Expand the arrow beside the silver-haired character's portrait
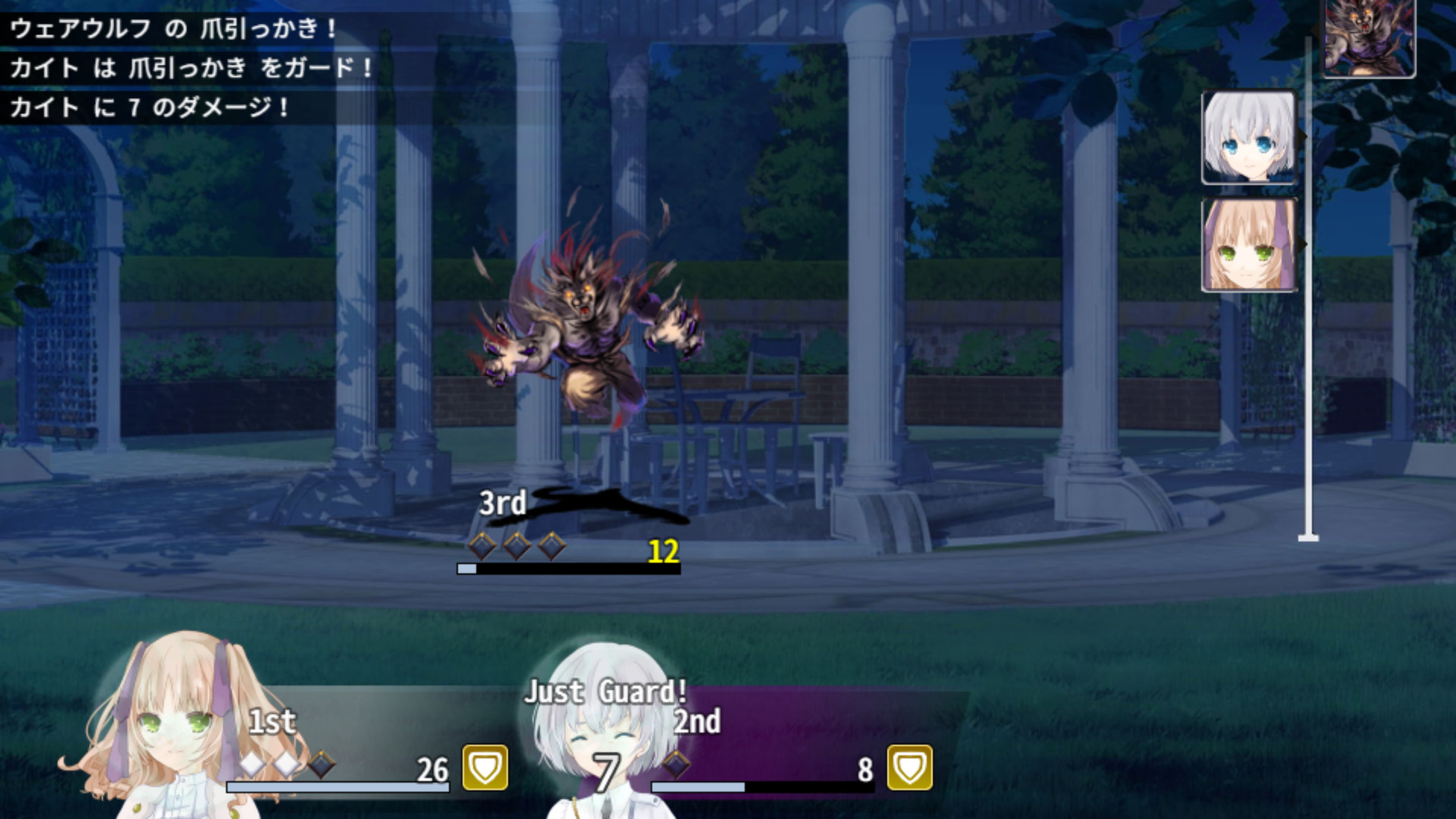The height and width of the screenshot is (819, 1456). [1301, 135]
